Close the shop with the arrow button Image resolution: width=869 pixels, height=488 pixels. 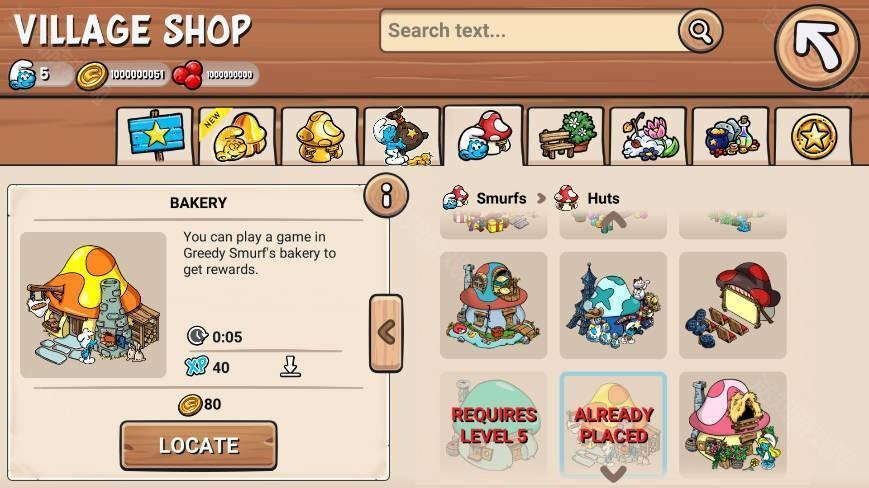(816, 47)
